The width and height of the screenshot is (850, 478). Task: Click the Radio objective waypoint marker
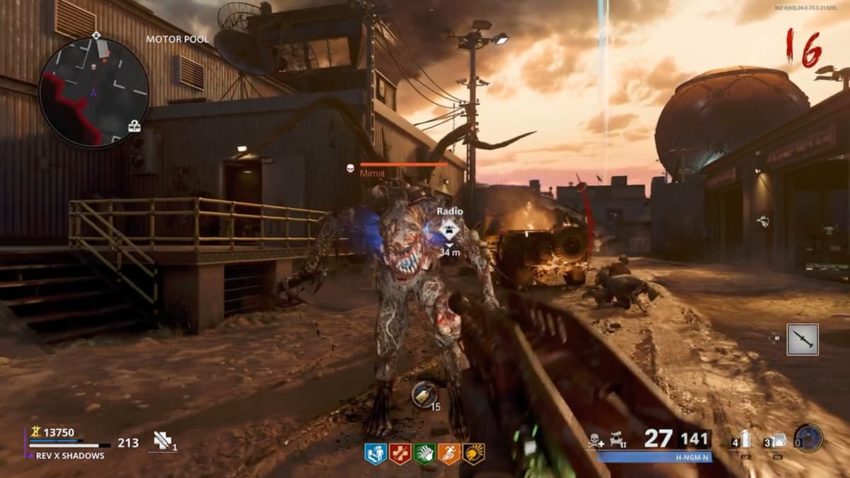(447, 229)
